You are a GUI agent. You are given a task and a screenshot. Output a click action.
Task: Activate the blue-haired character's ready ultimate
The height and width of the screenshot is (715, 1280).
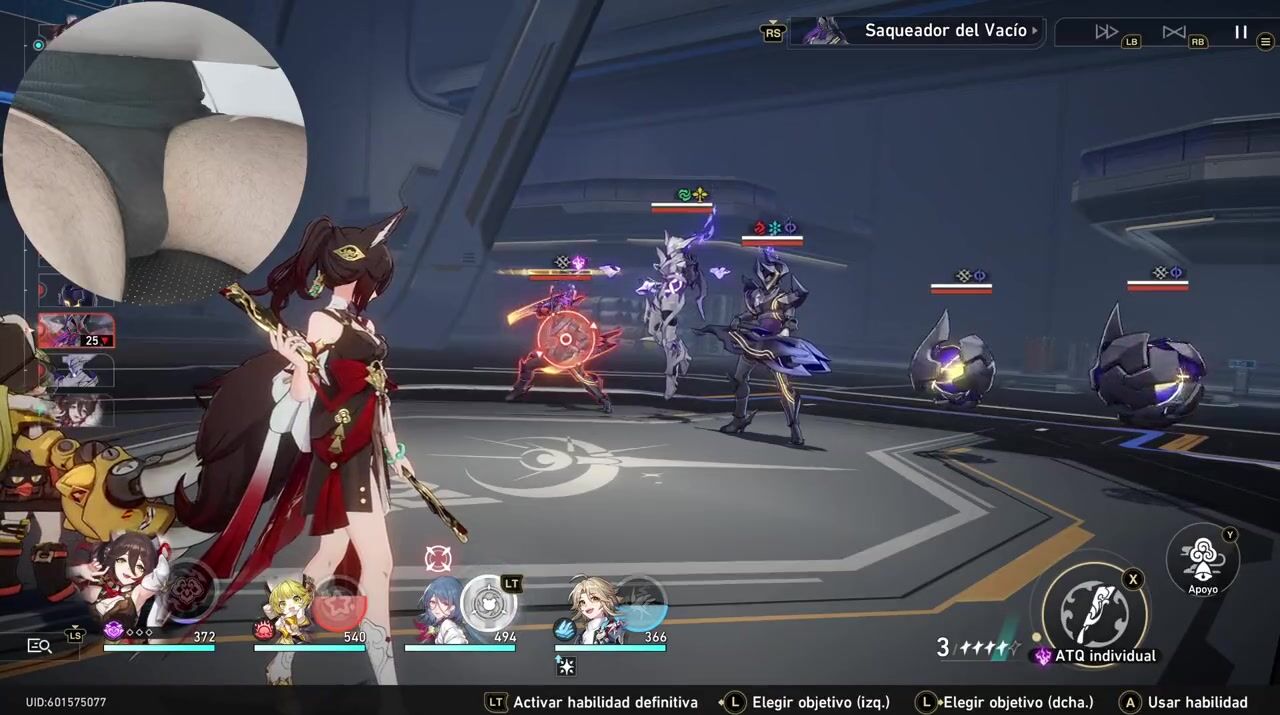(488, 602)
